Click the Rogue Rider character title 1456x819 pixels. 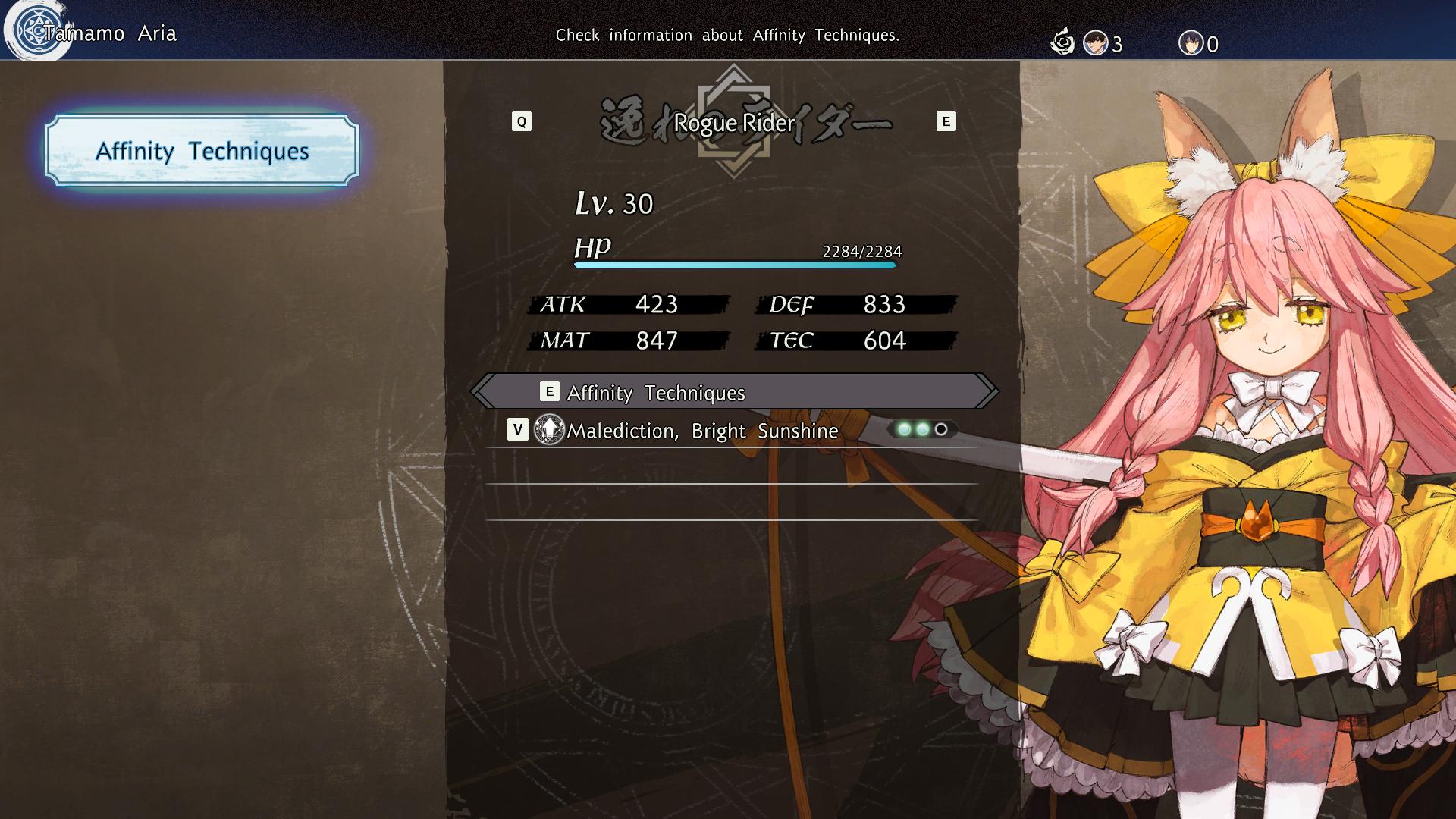[734, 123]
